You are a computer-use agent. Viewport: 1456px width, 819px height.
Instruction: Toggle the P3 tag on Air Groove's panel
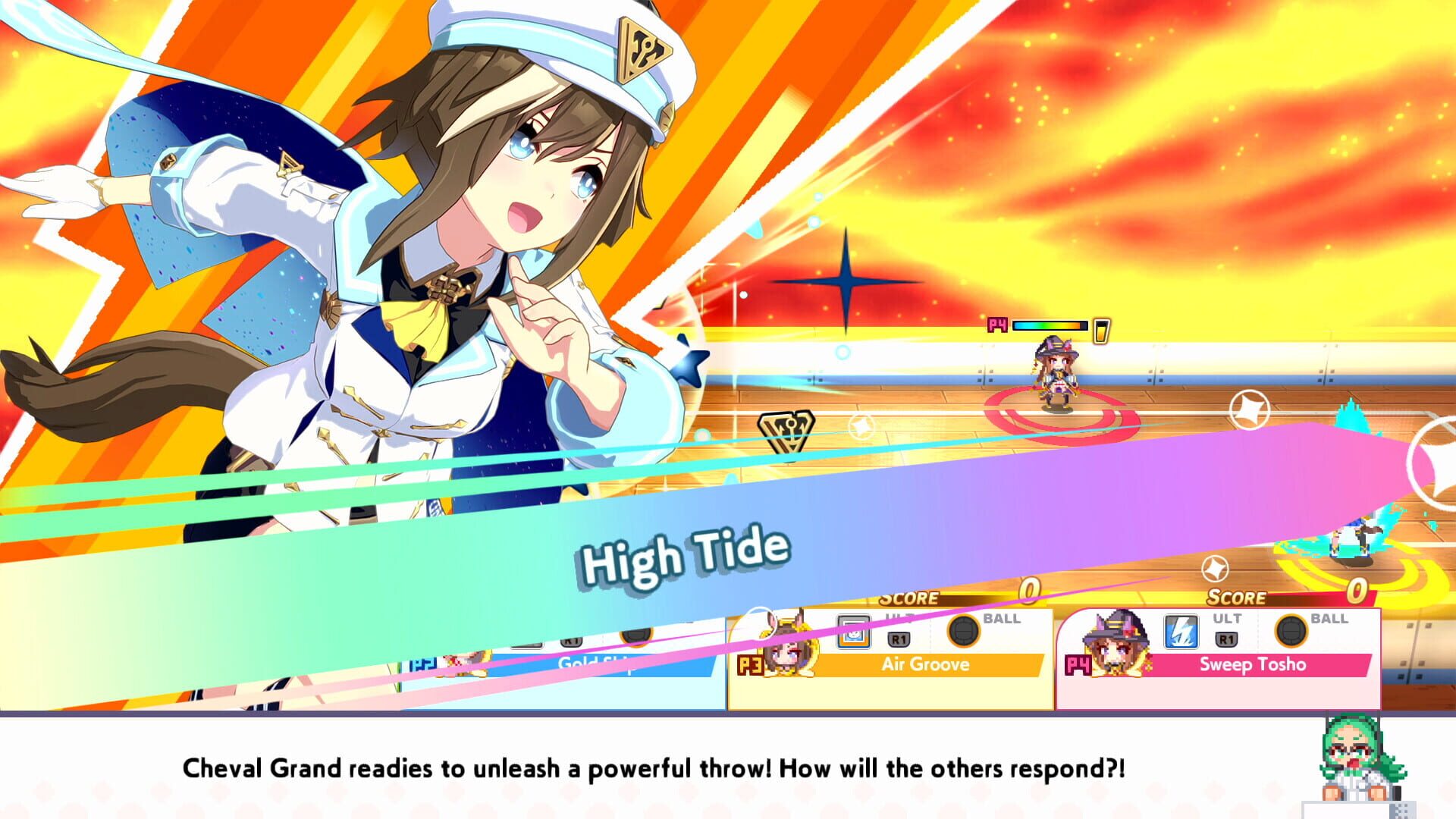pyautogui.click(x=752, y=665)
